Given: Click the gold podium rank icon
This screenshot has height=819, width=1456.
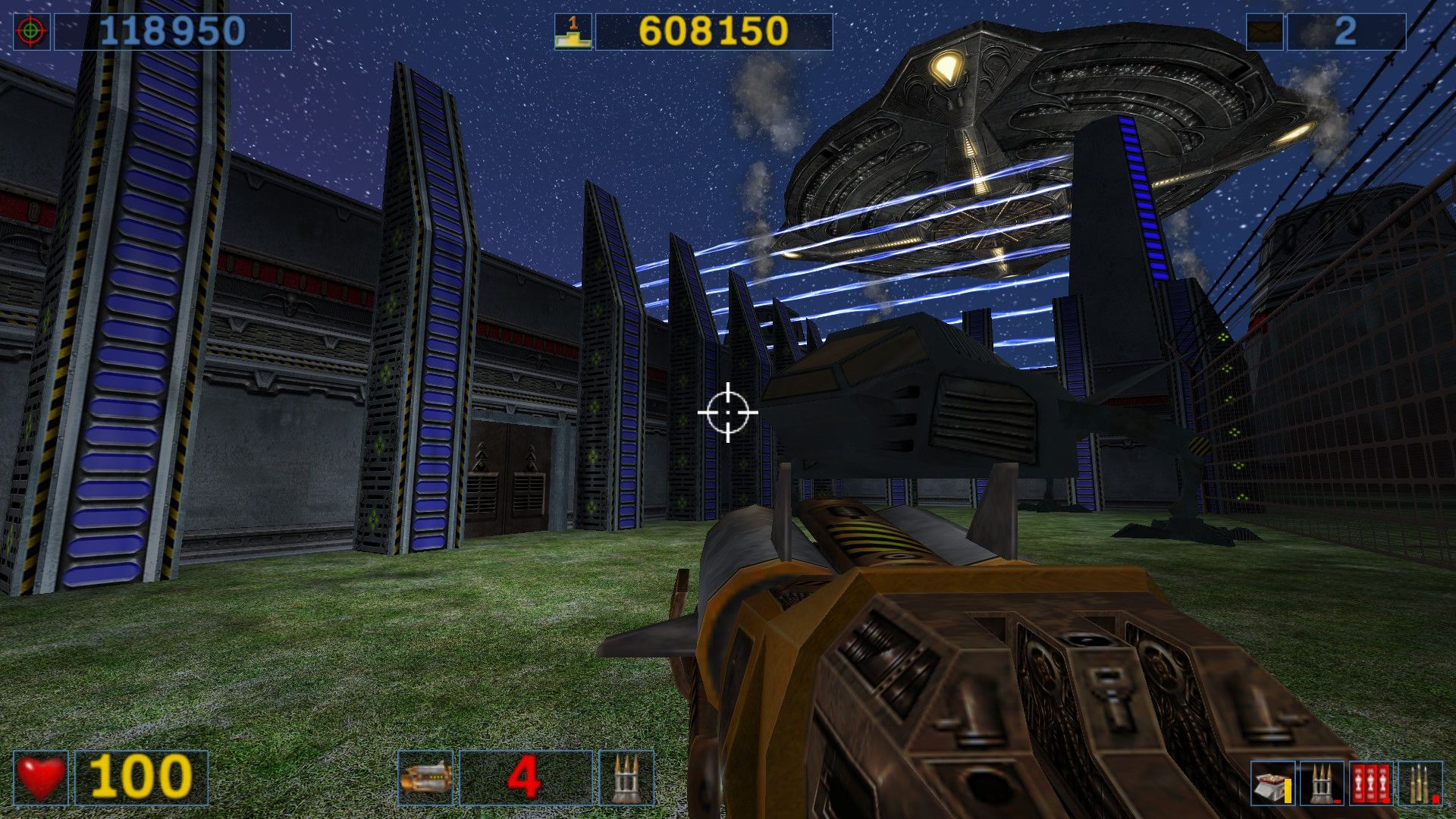Looking at the screenshot, I should (x=573, y=32).
